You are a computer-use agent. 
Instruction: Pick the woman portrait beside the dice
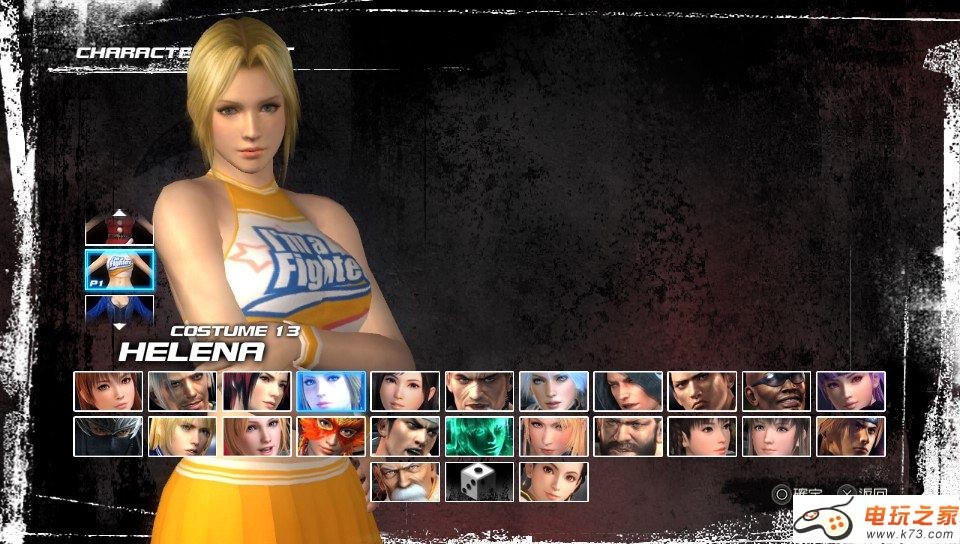554,481
